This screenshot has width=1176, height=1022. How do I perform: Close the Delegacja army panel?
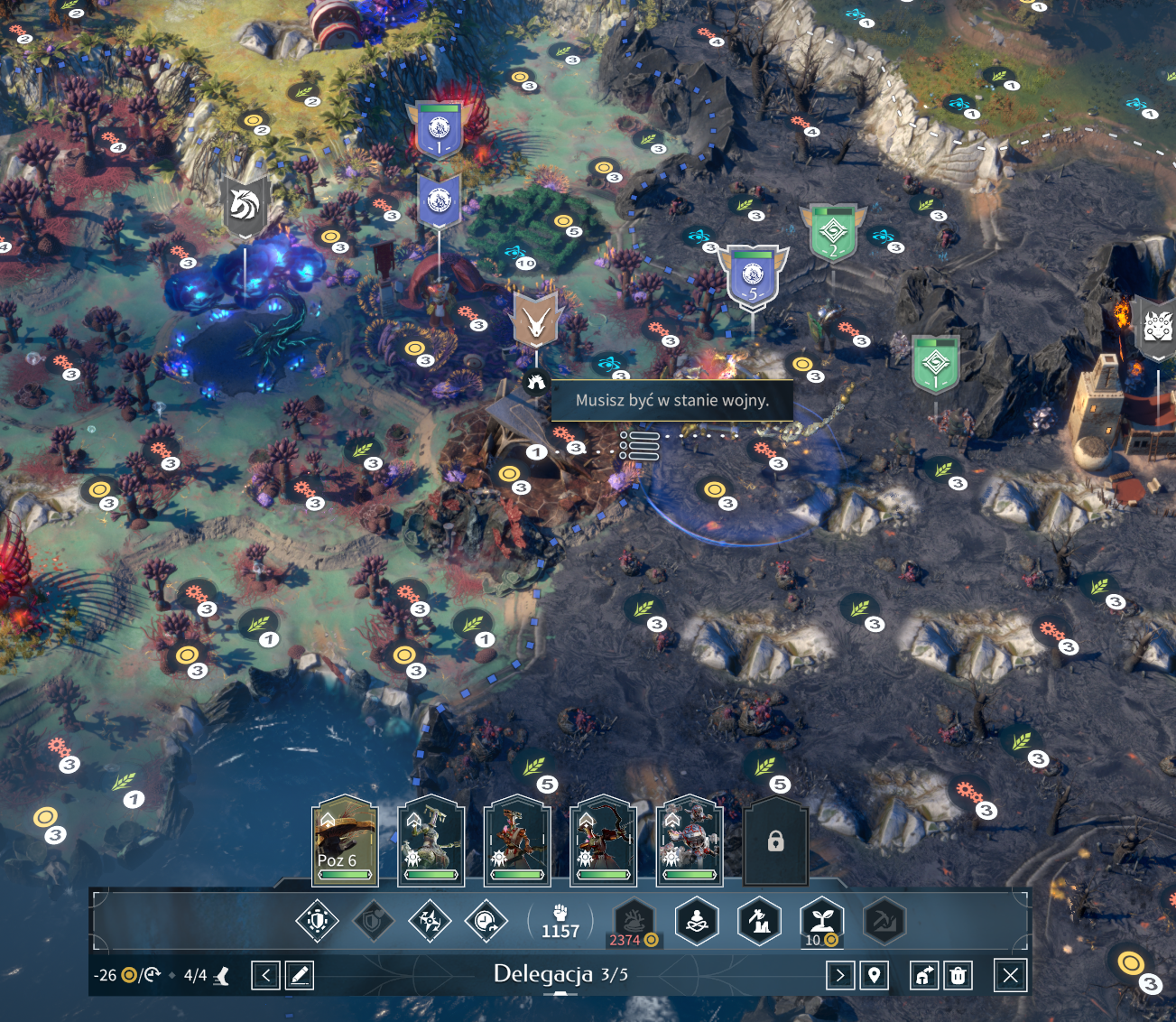(x=1010, y=975)
